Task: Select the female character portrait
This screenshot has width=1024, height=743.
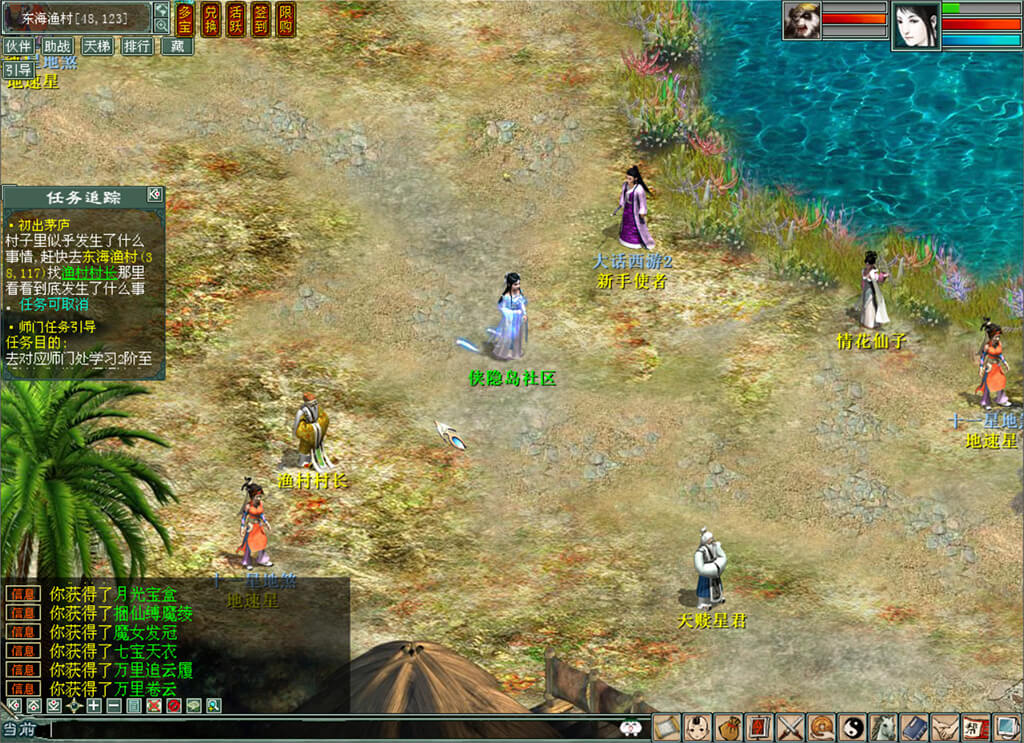Action: tap(914, 24)
